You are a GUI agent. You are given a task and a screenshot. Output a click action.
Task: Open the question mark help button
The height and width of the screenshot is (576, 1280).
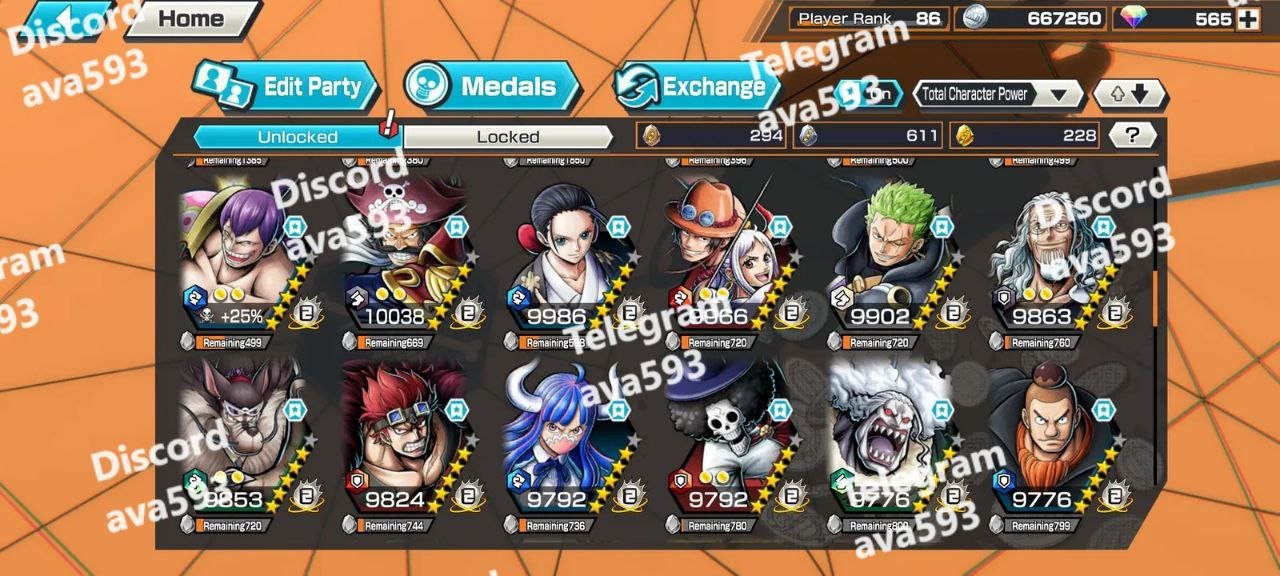tap(1132, 135)
